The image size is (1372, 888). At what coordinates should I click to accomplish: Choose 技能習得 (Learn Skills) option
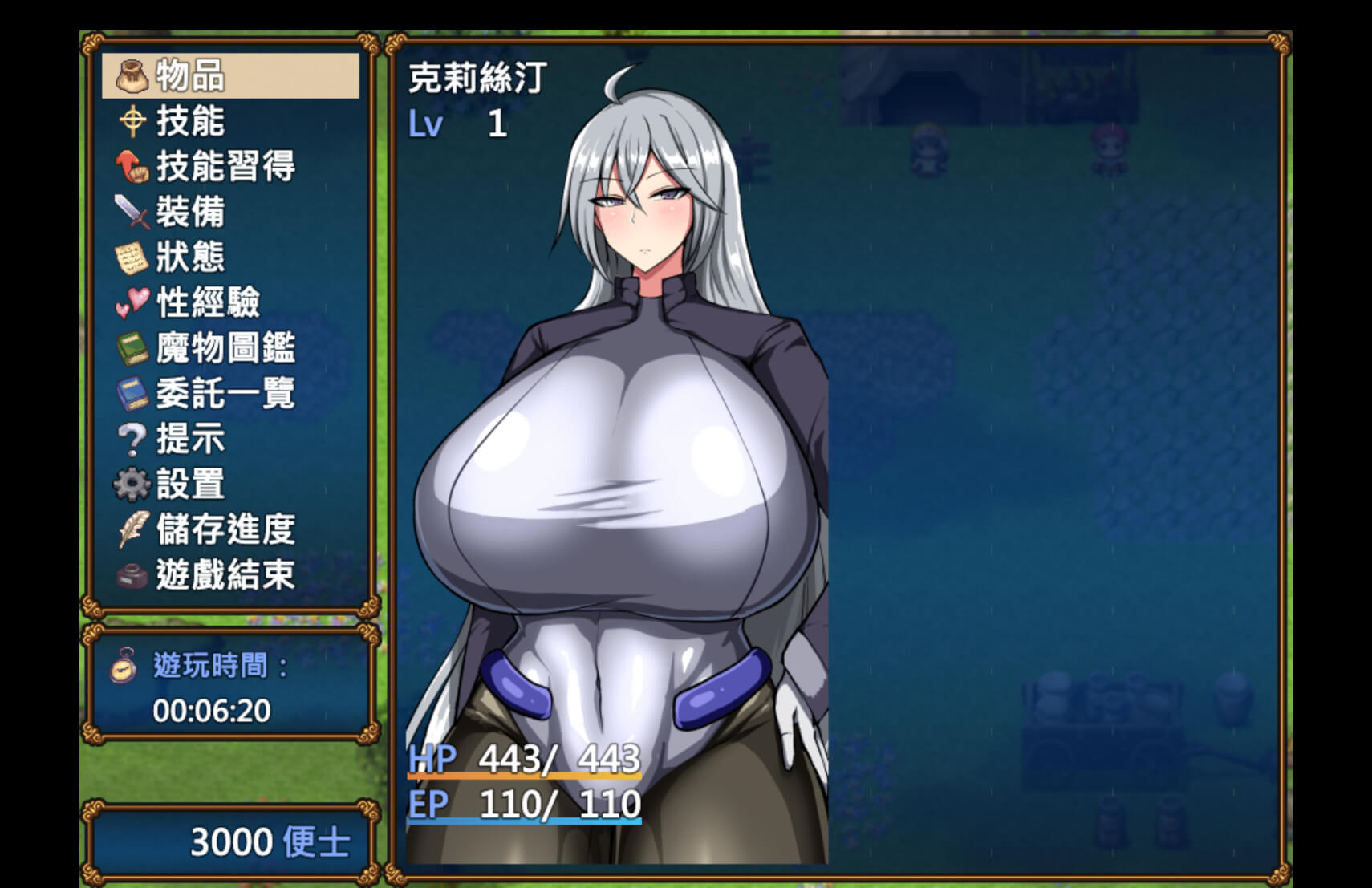click(x=230, y=167)
